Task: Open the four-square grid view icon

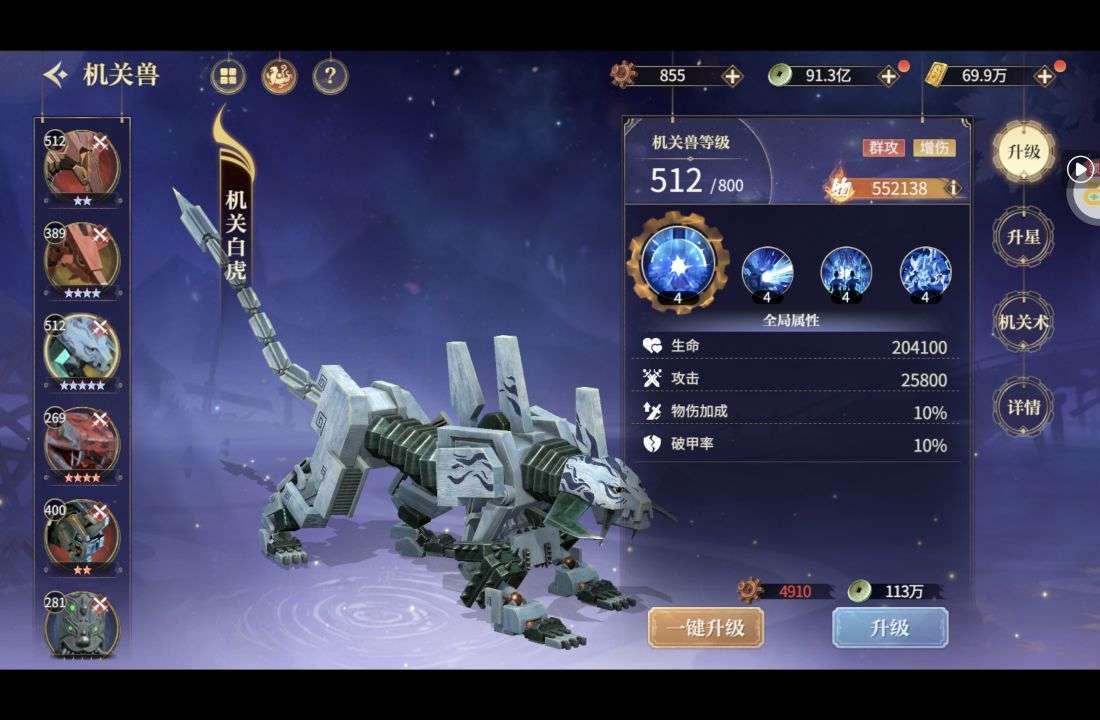Action: pyautogui.click(x=229, y=76)
